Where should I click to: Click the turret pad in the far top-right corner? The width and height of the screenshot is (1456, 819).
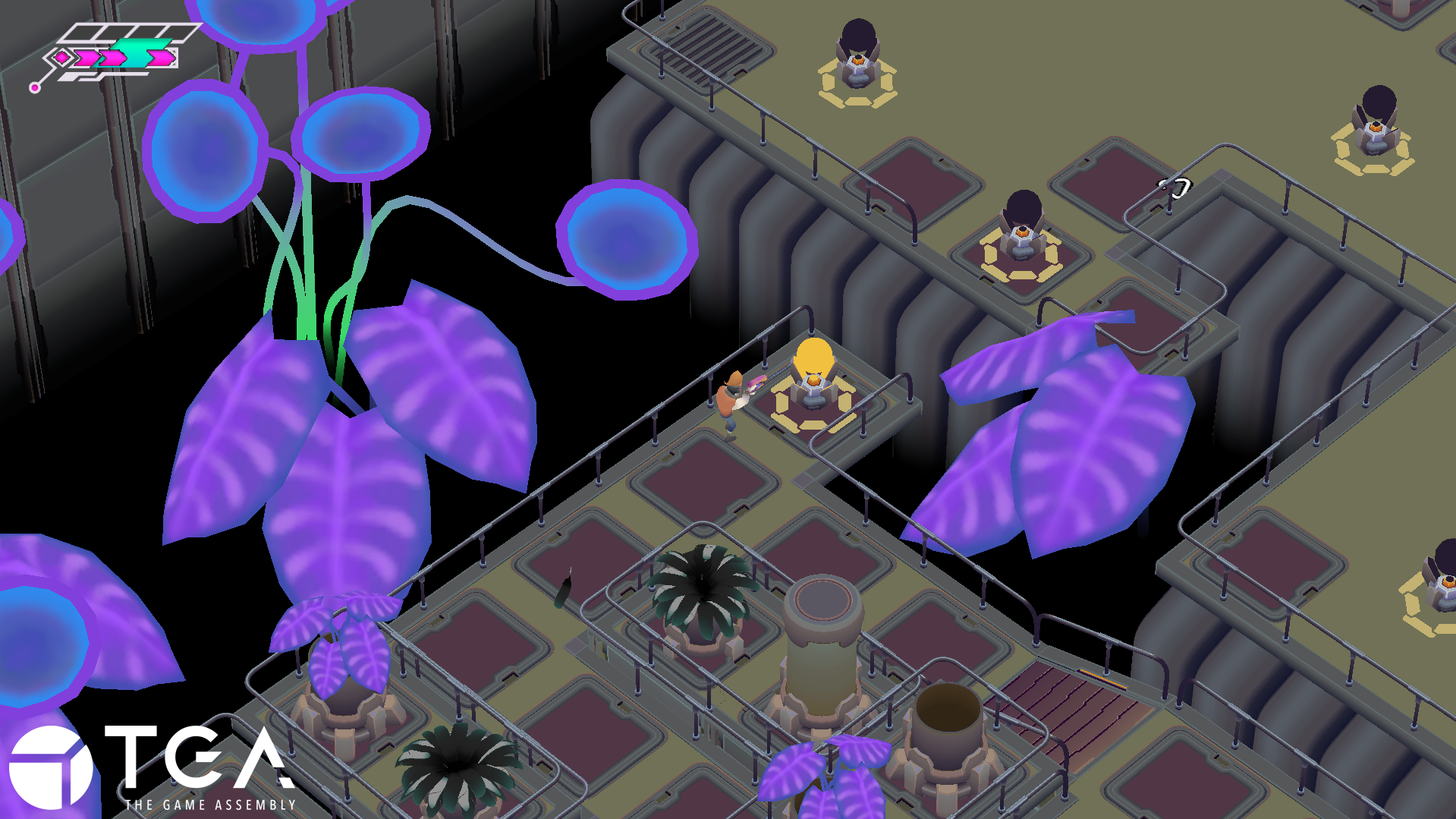(x=1375, y=137)
